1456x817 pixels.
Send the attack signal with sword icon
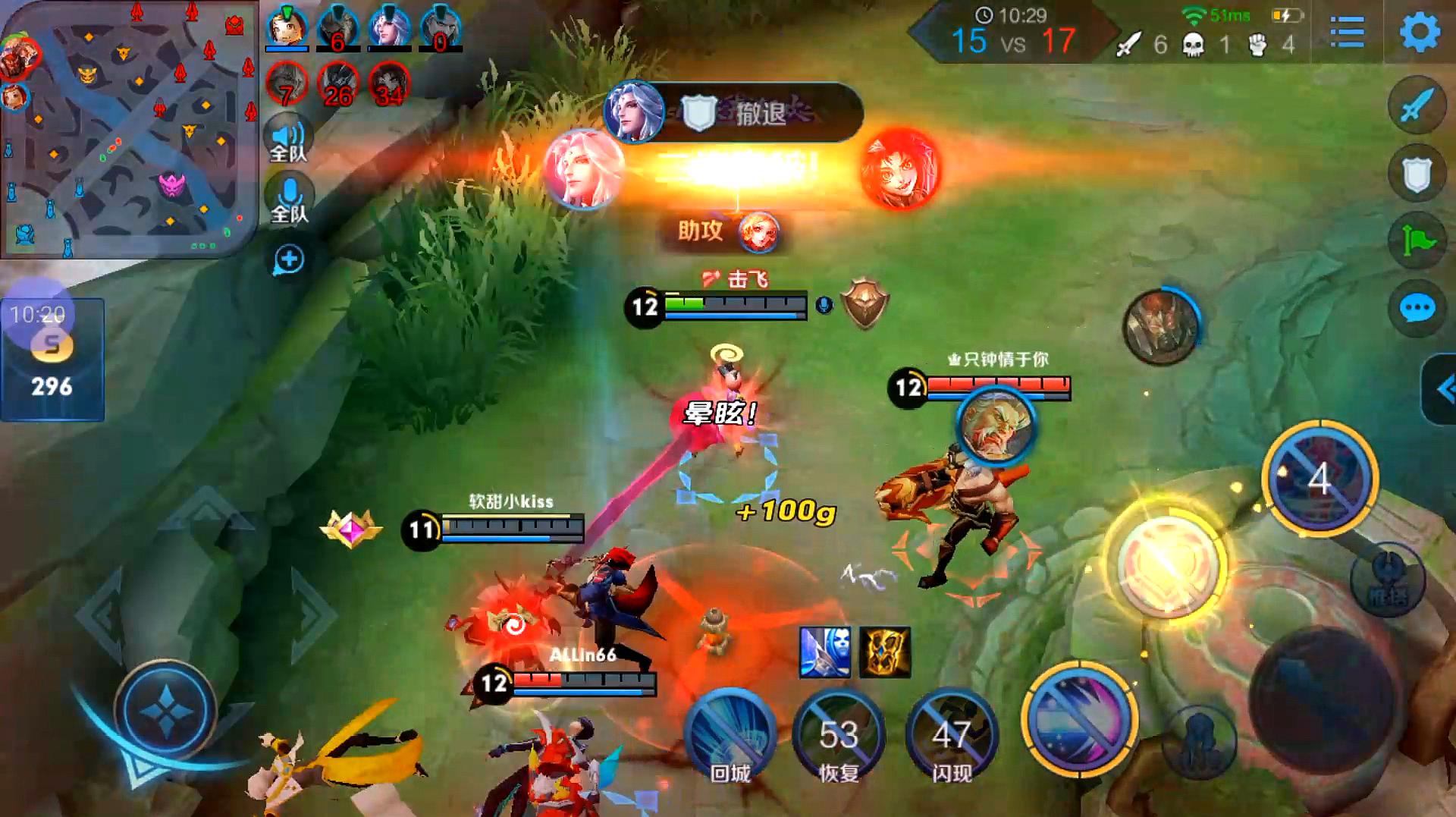(x=1417, y=106)
